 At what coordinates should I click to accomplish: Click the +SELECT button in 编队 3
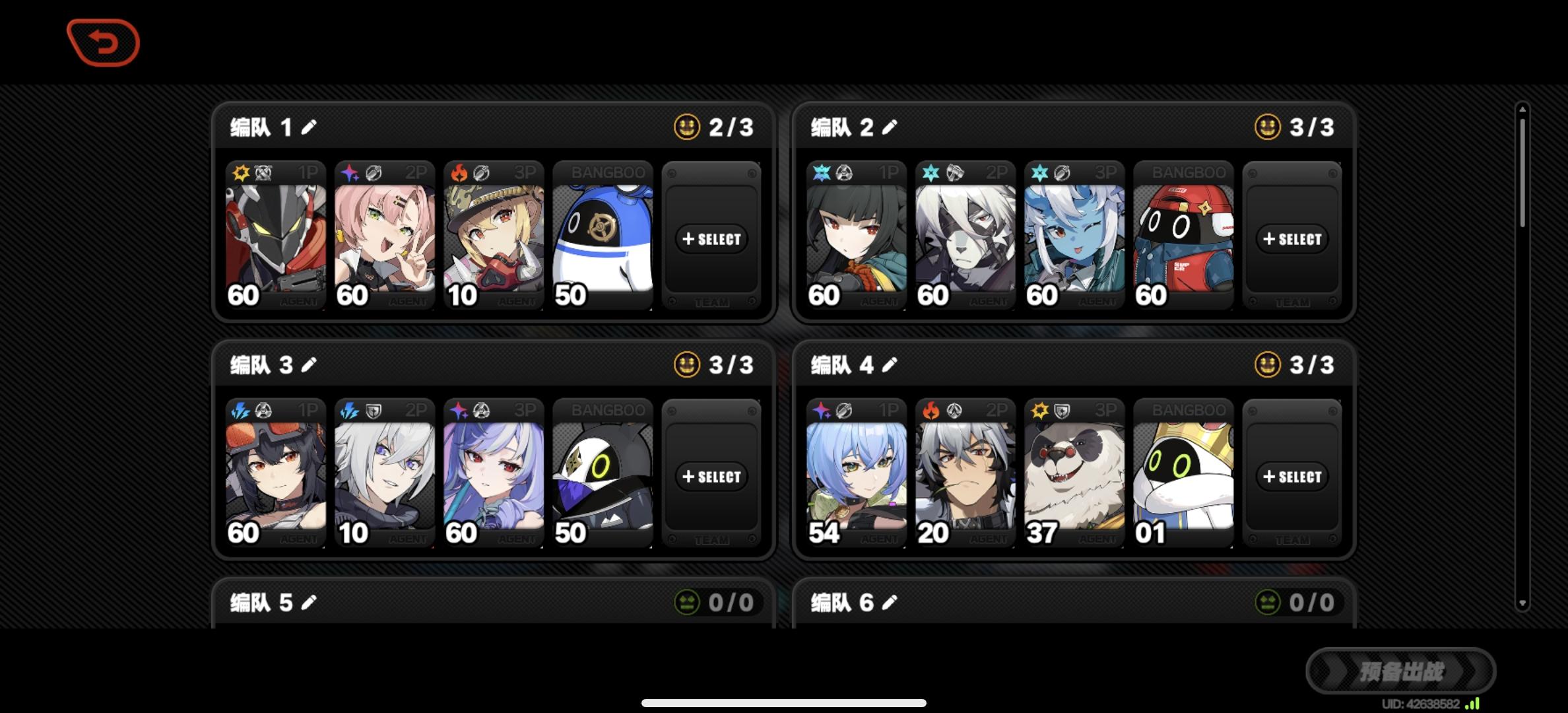711,476
